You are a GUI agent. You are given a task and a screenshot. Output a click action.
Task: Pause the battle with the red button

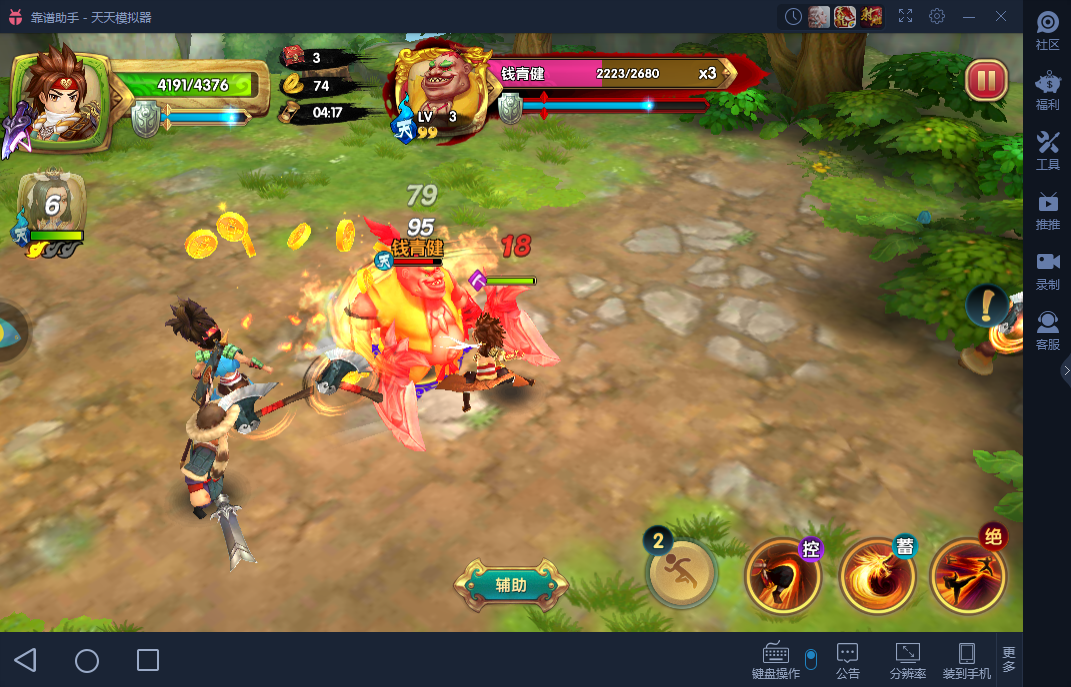[x=986, y=81]
